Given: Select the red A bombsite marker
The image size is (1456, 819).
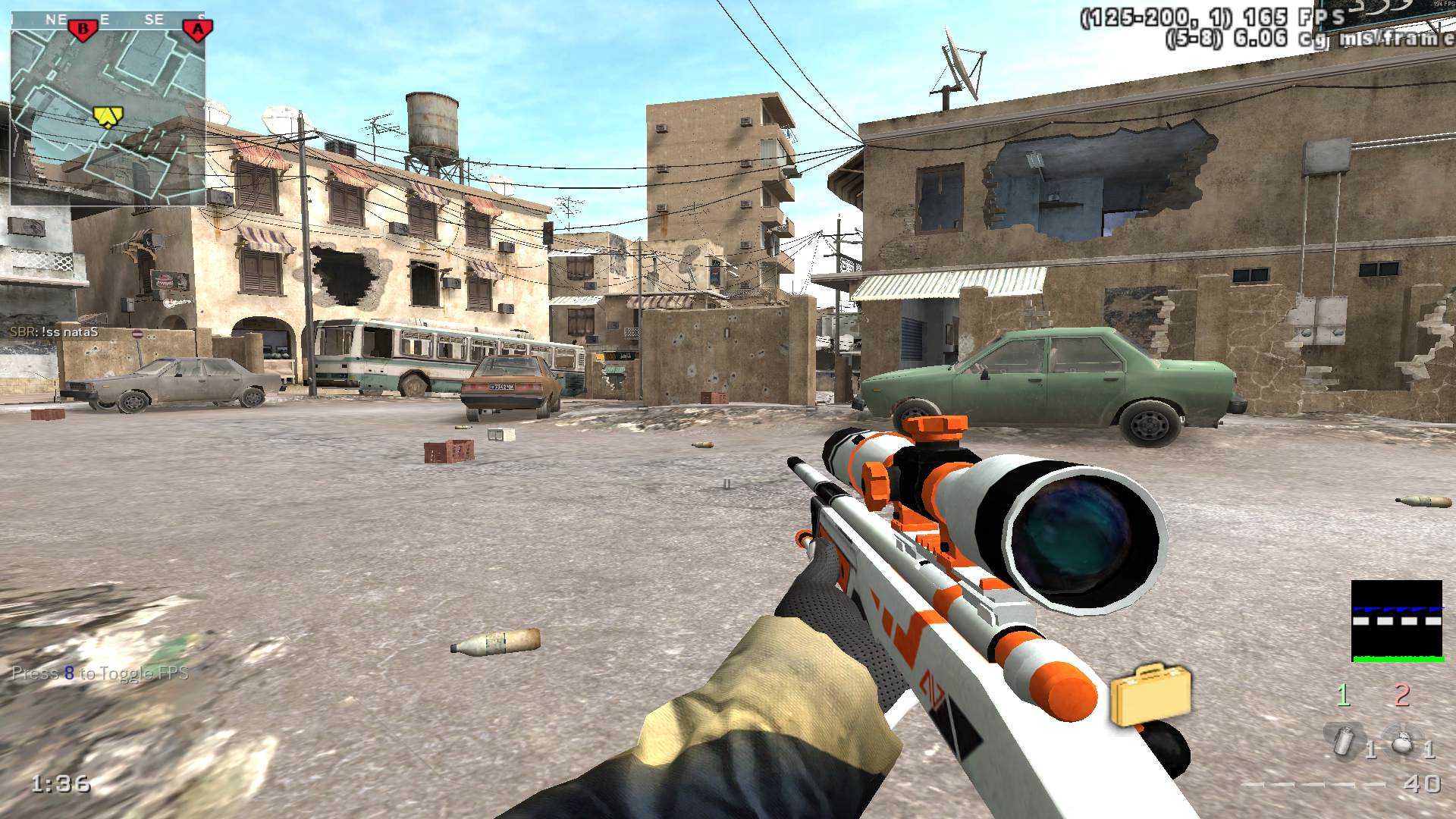Looking at the screenshot, I should tap(198, 30).
